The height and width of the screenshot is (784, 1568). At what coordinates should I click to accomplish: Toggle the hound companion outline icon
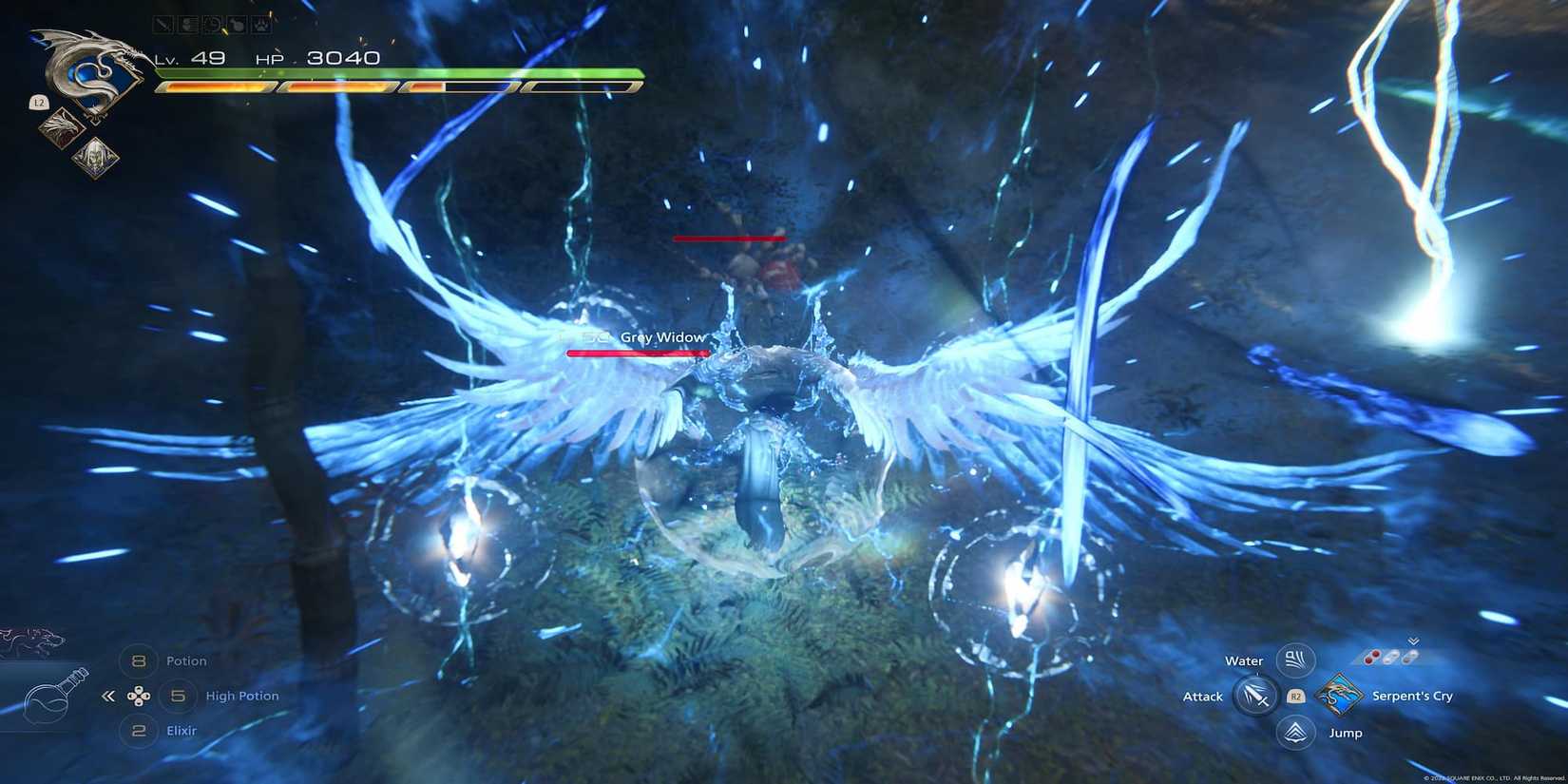coord(29,638)
